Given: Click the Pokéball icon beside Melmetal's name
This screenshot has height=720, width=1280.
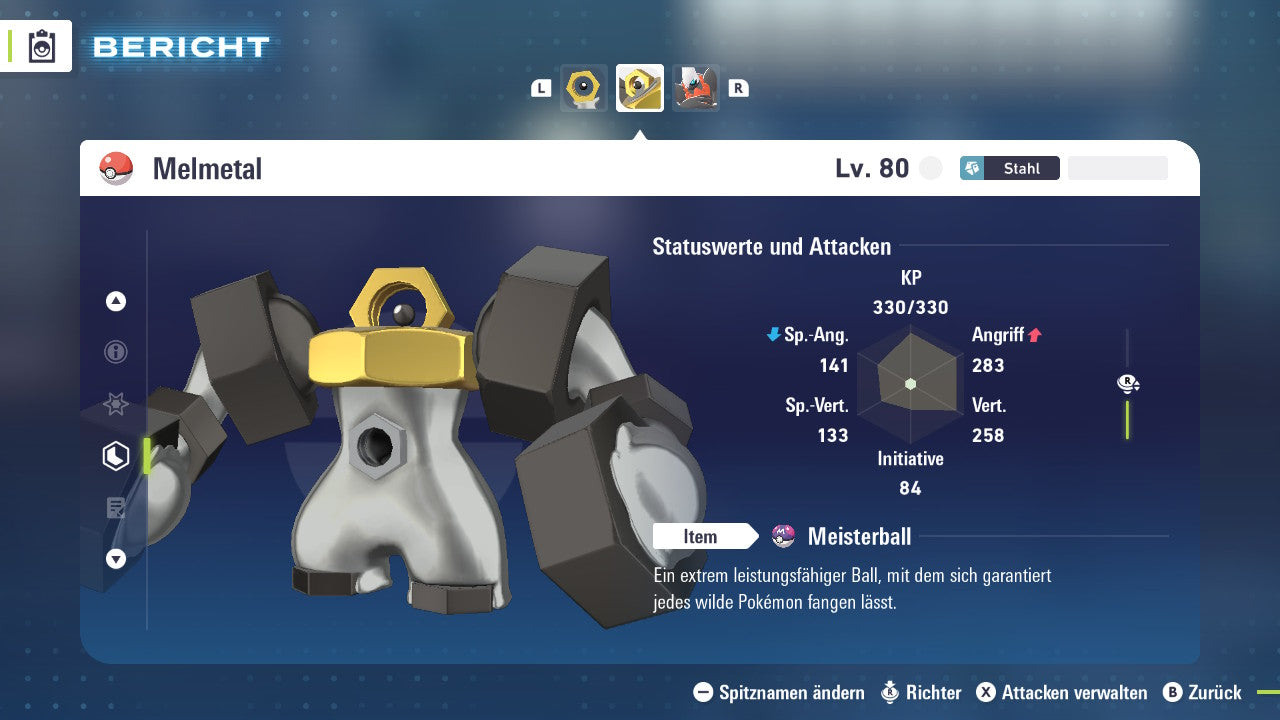Looking at the screenshot, I should click(114, 168).
